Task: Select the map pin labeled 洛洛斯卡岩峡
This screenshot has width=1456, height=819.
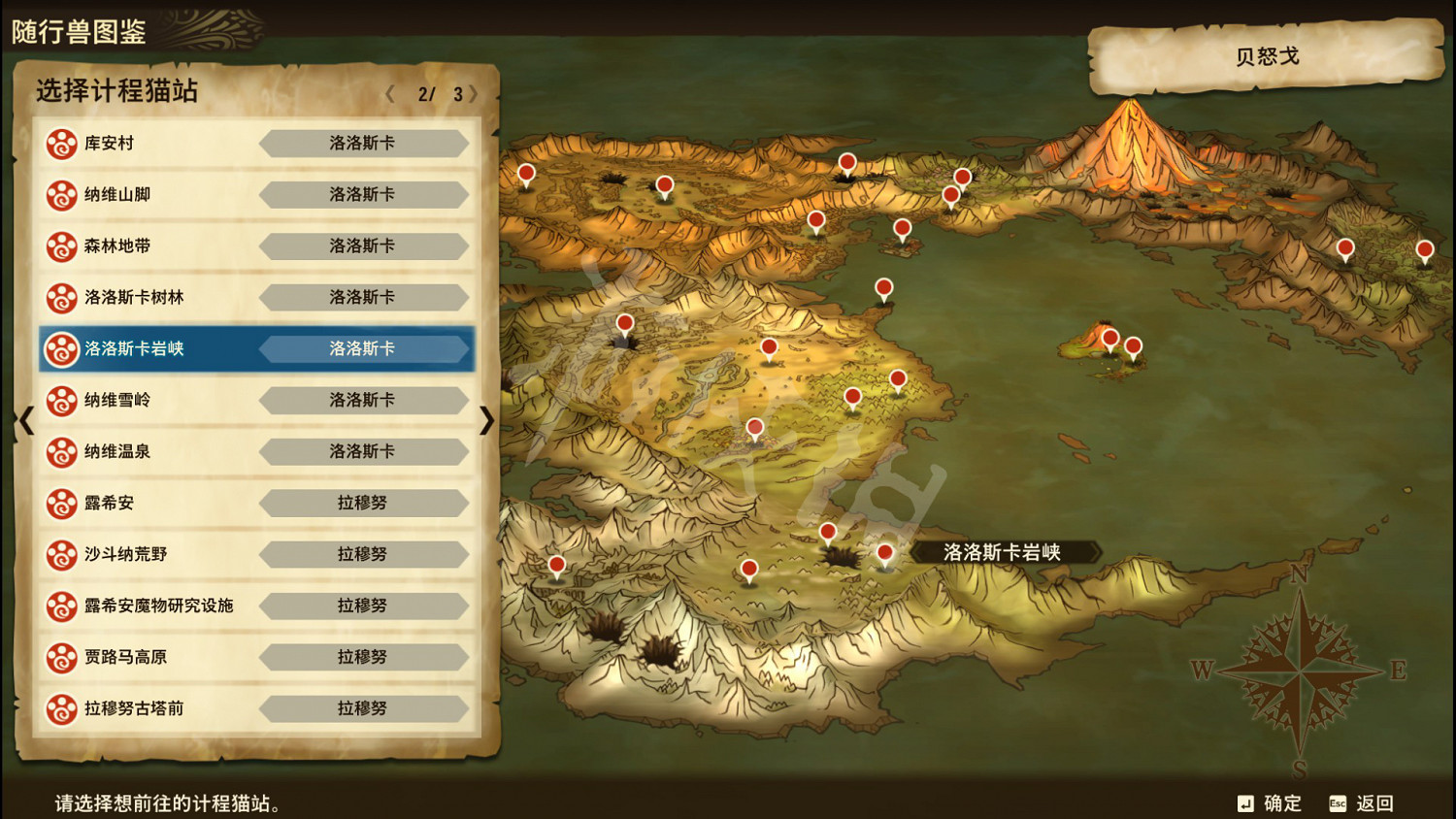Action: 884,553
